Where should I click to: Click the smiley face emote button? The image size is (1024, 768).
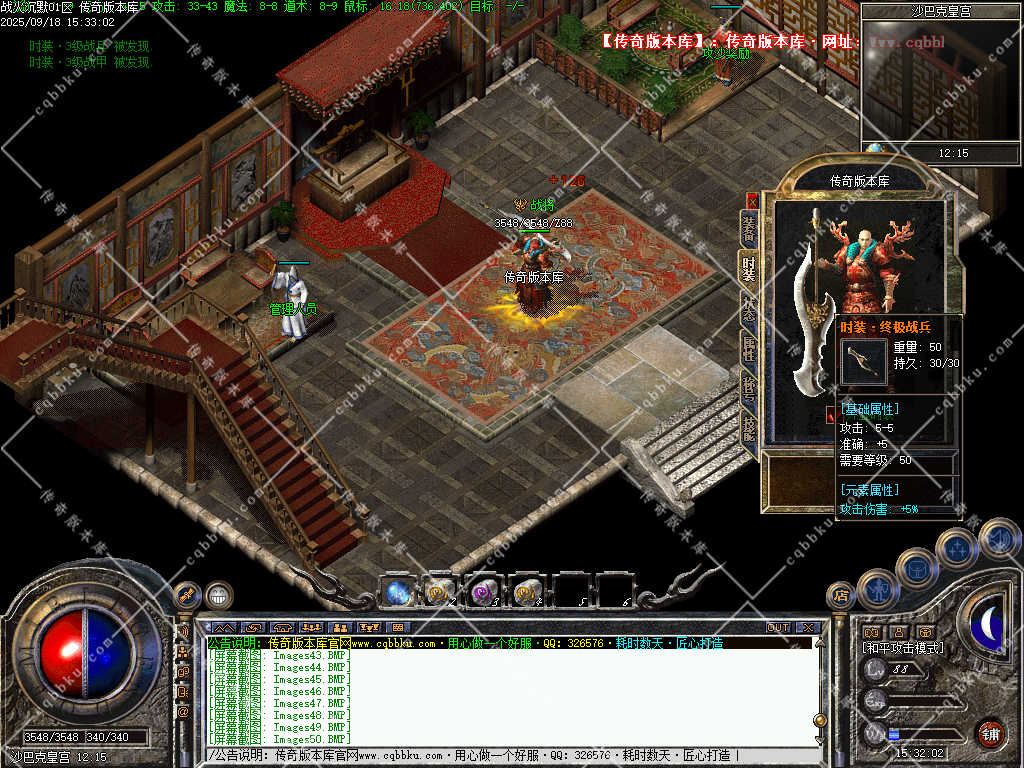(x=219, y=596)
